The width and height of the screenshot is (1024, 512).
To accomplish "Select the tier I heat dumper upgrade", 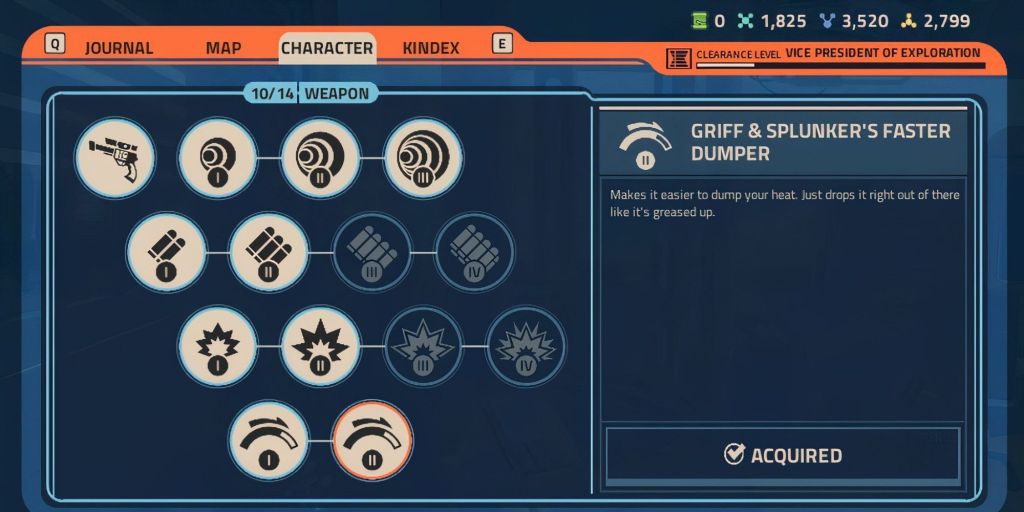I will [x=269, y=440].
